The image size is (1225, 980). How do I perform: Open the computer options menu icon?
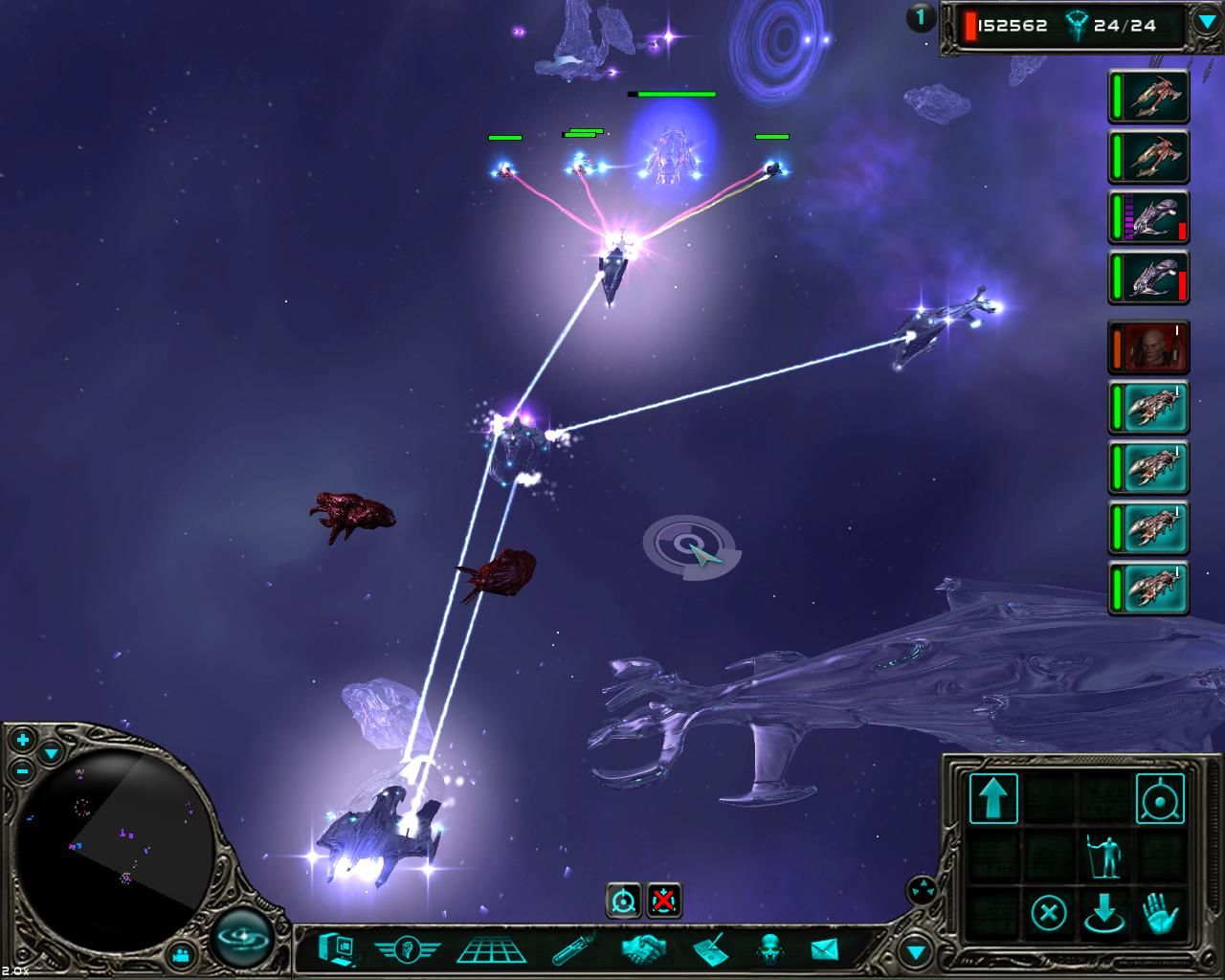click(338, 949)
